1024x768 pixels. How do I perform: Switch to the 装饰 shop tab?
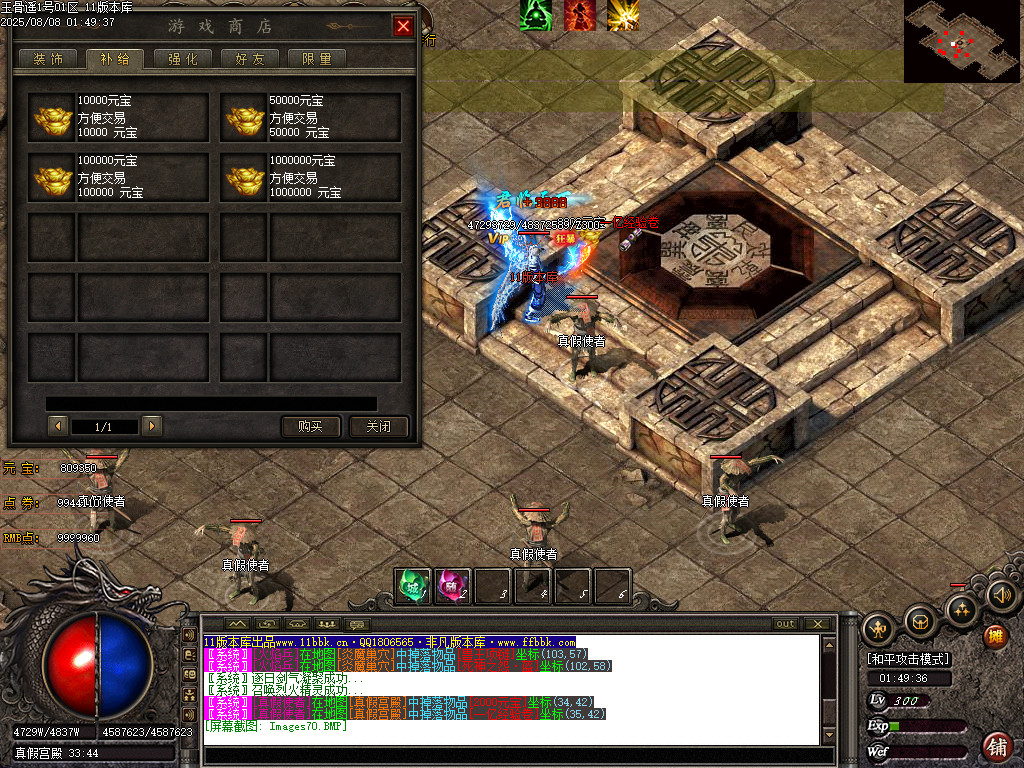click(x=48, y=59)
